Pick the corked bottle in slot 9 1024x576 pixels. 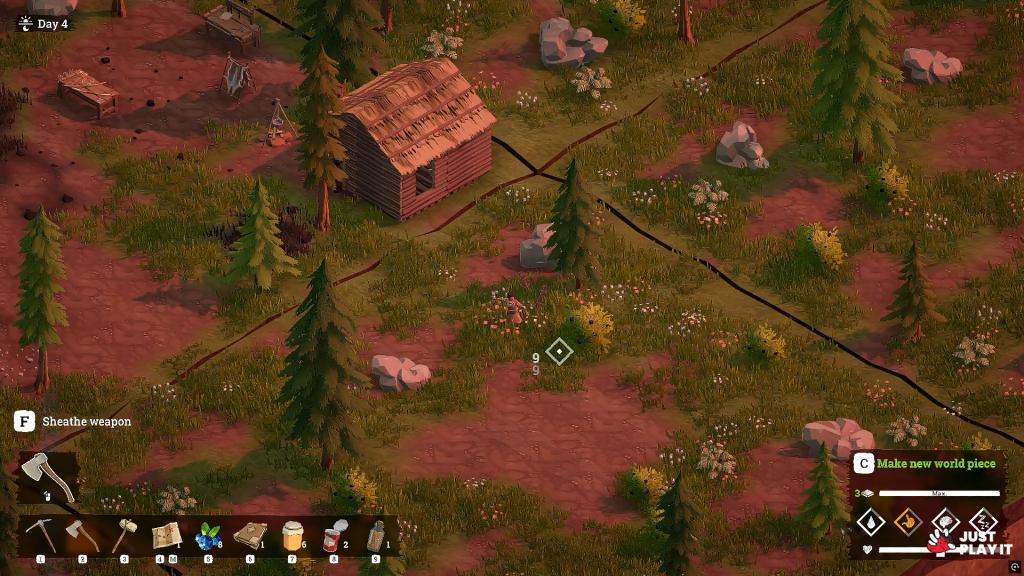pyautogui.click(x=375, y=536)
